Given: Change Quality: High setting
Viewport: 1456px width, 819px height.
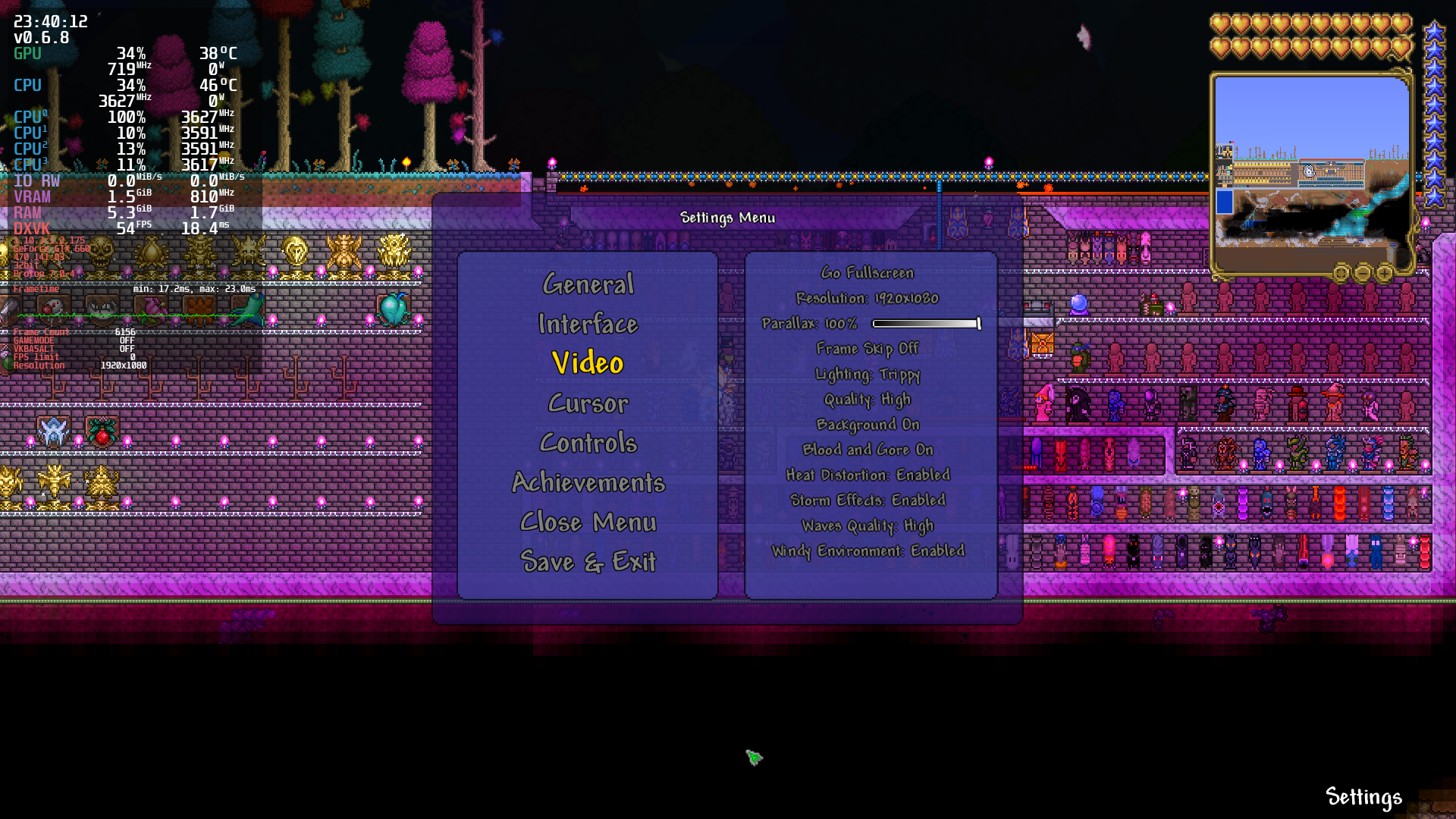Looking at the screenshot, I should 867,400.
